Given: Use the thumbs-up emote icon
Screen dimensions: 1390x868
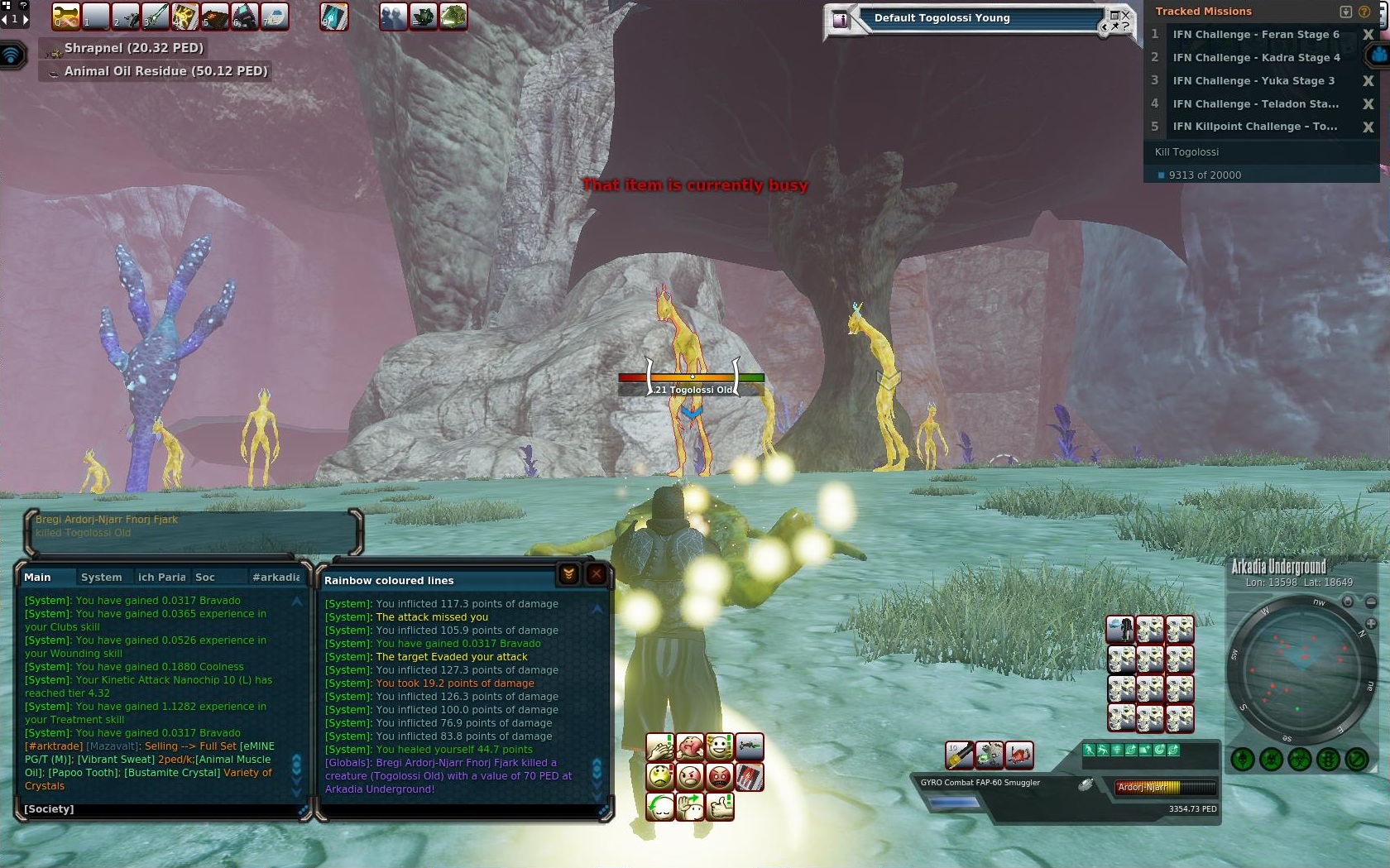Looking at the screenshot, I should click(720, 805).
